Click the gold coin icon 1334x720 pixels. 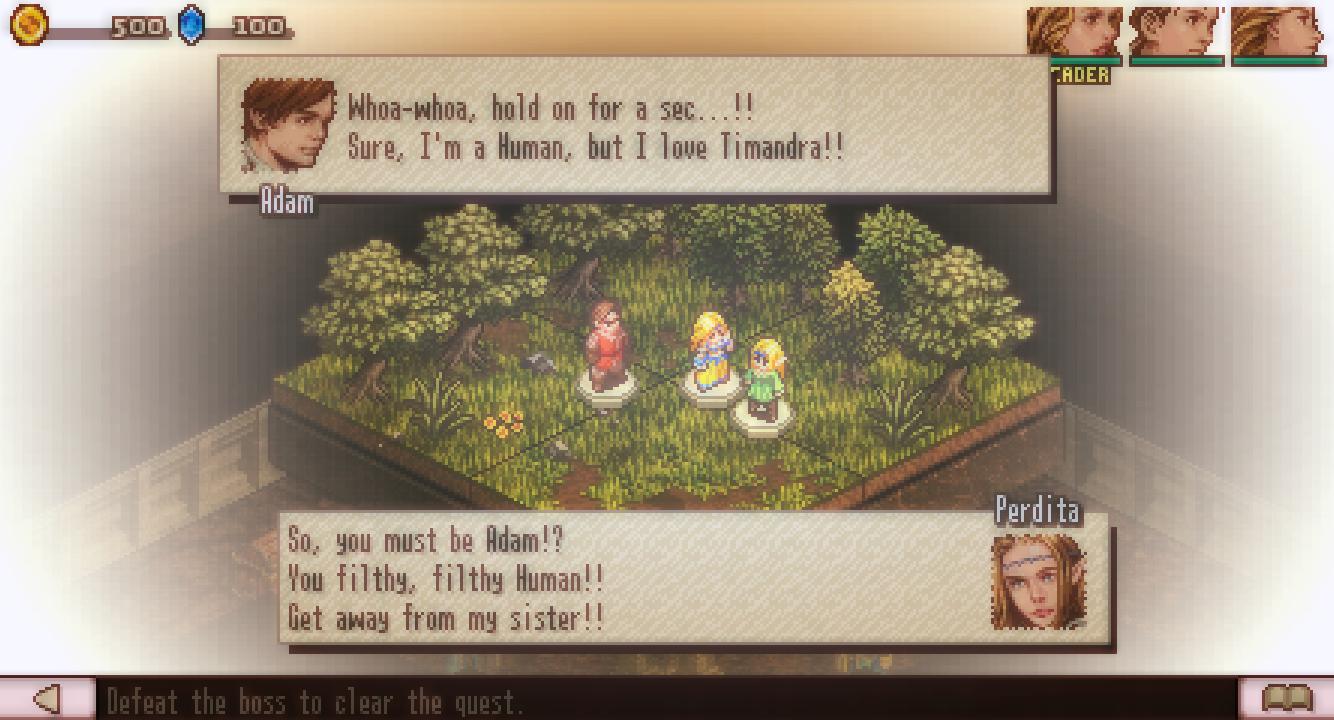pos(29,25)
